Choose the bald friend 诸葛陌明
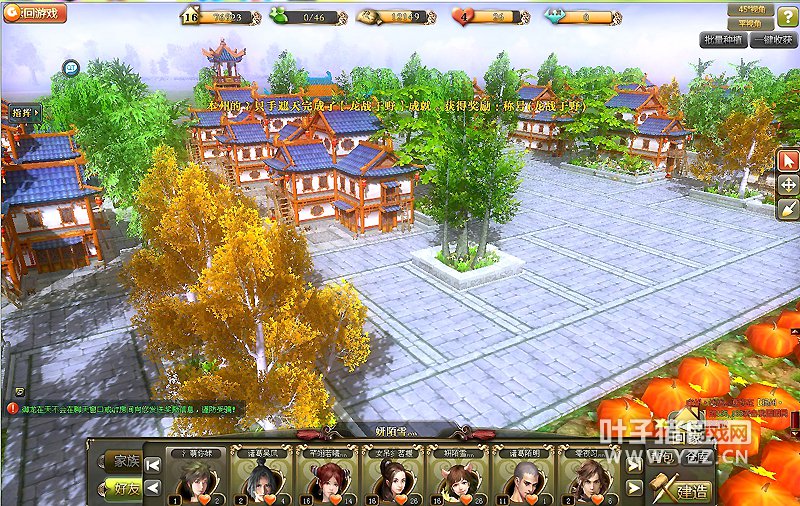The width and height of the screenshot is (800, 506). coord(518,480)
